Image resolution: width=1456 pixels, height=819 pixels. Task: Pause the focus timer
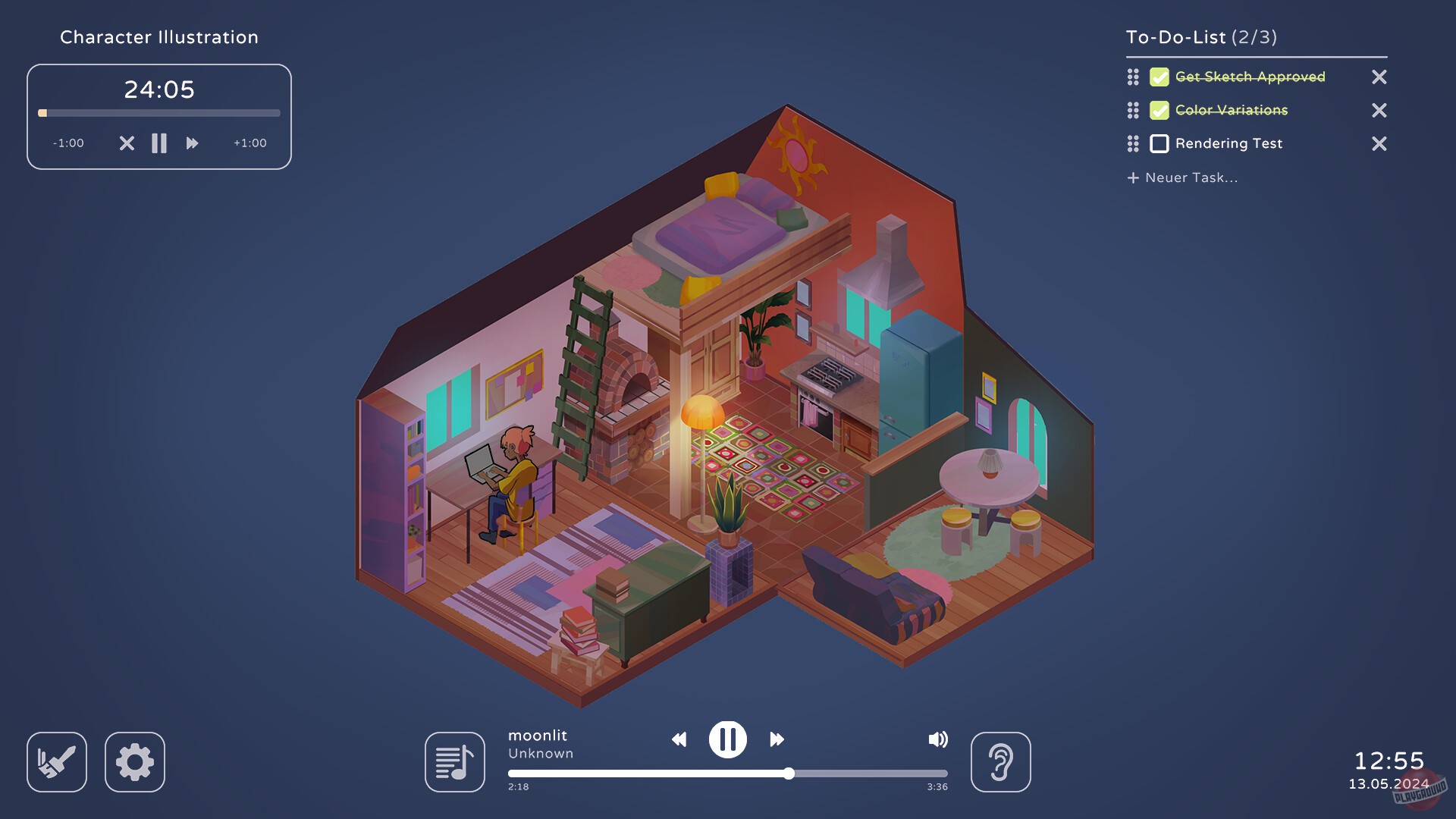tap(159, 143)
